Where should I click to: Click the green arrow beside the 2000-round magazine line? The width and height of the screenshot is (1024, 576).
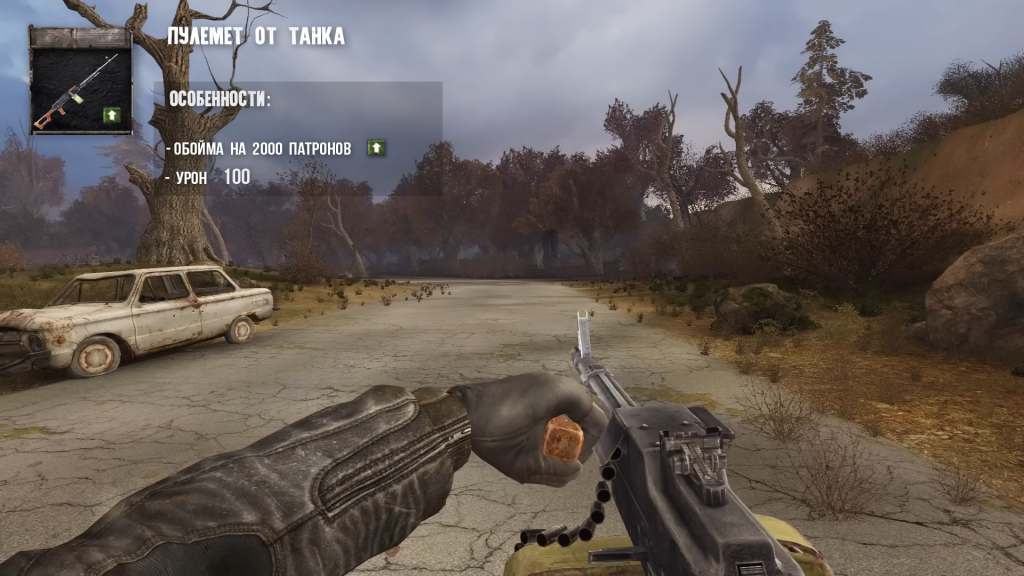coord(376,148)
